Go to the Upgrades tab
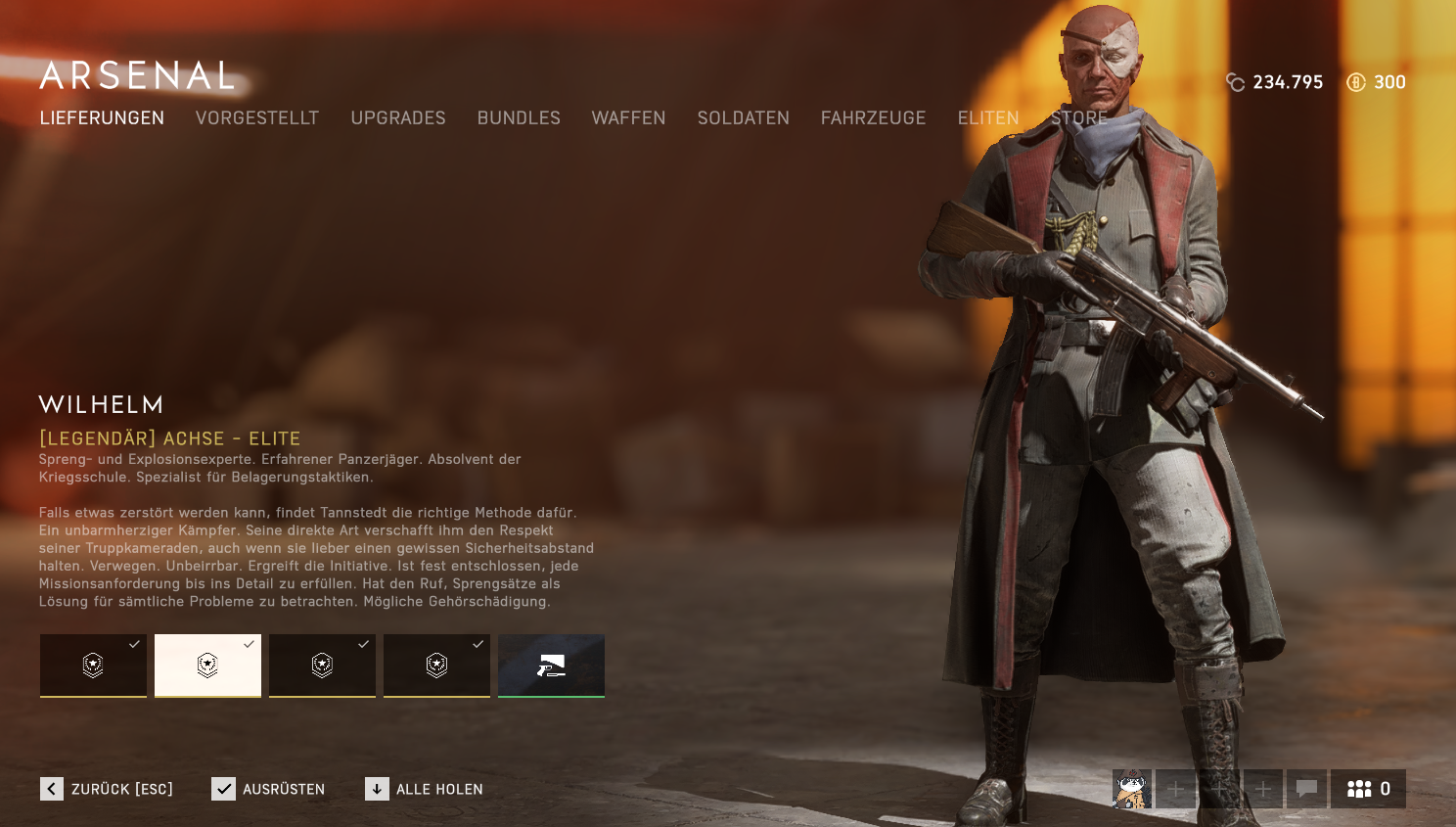 coord(398,118)
